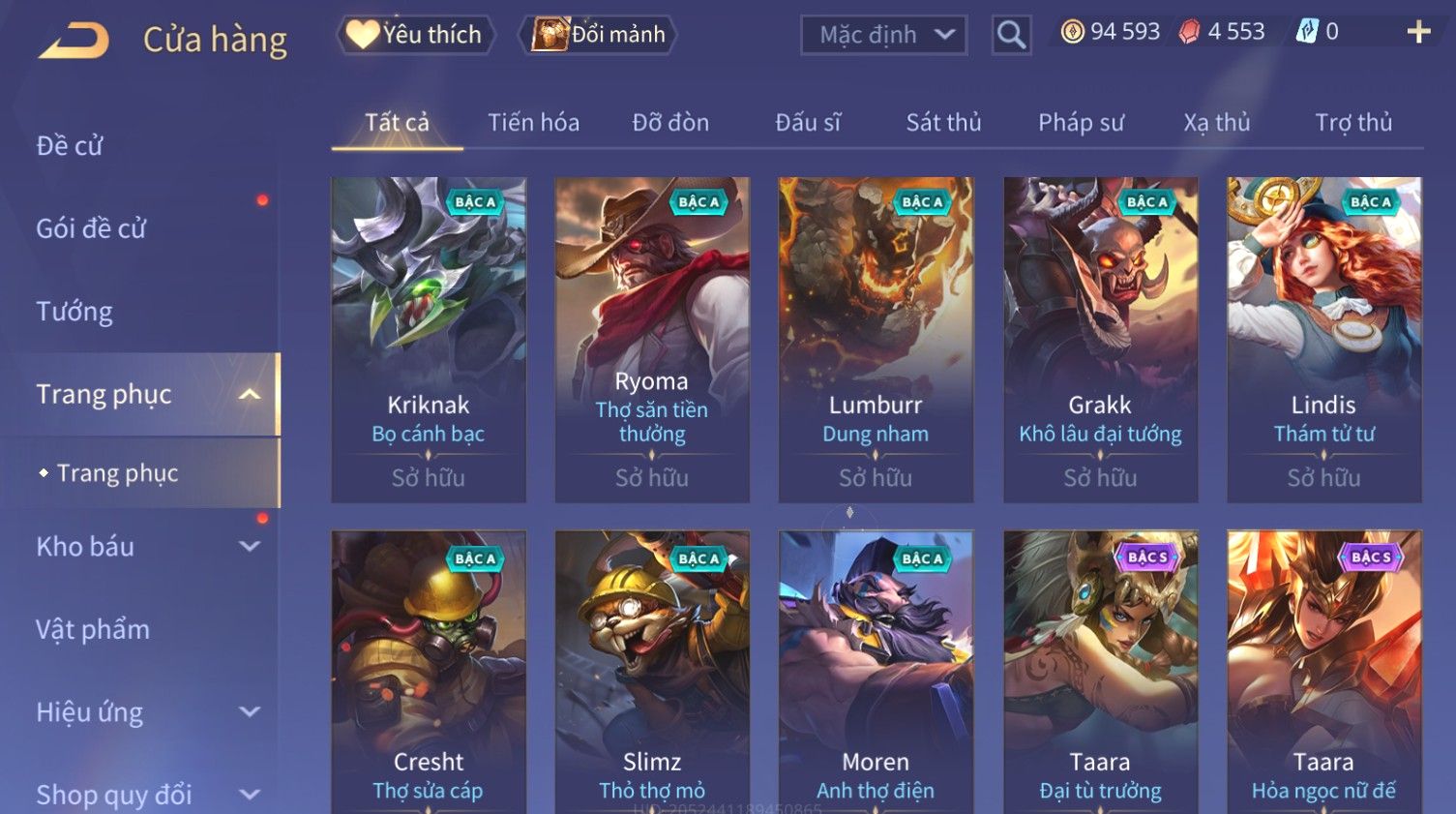Add currency with the plus button

click(x=1418, y=33)
